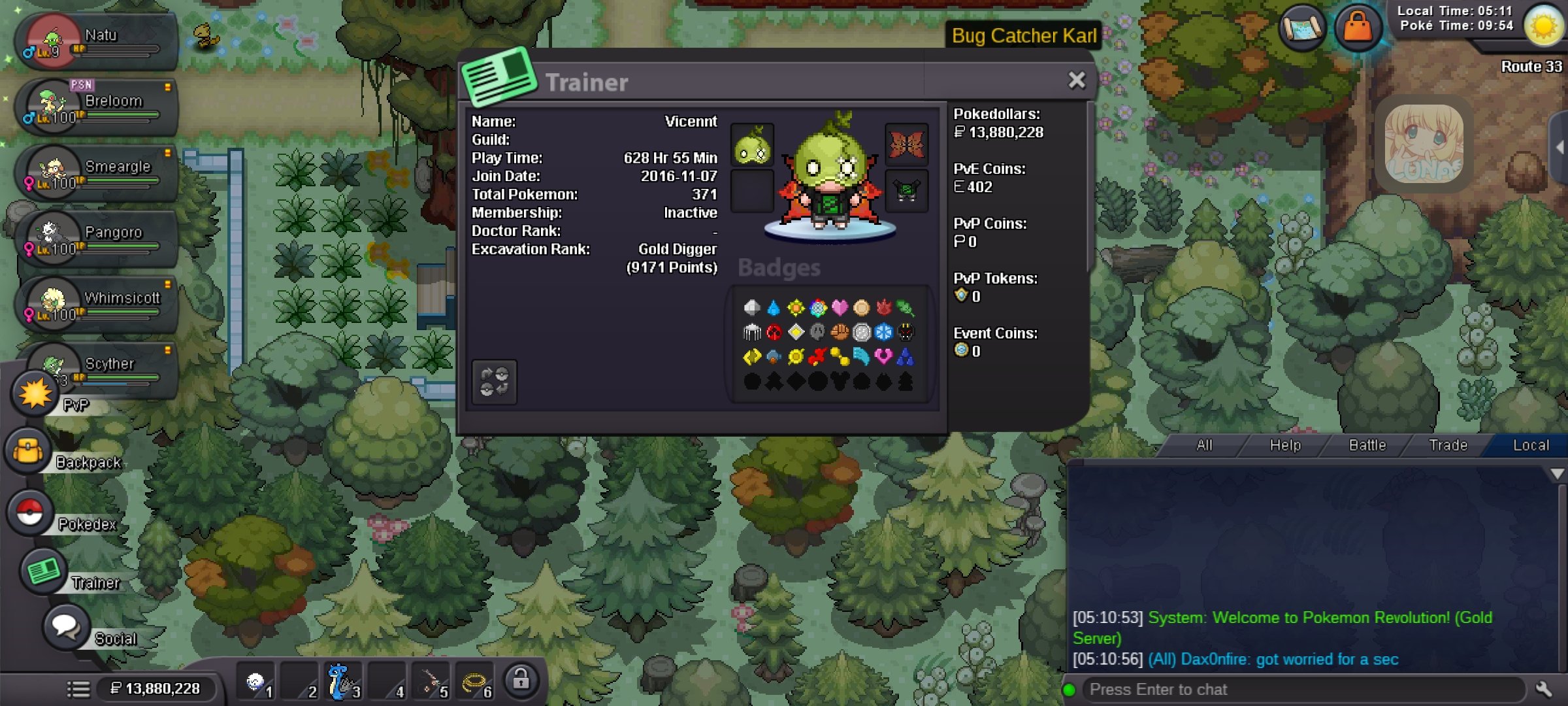Switch chat to the Trade tab
Viewport: 1568px width, 706px height.
[1448, 445]
